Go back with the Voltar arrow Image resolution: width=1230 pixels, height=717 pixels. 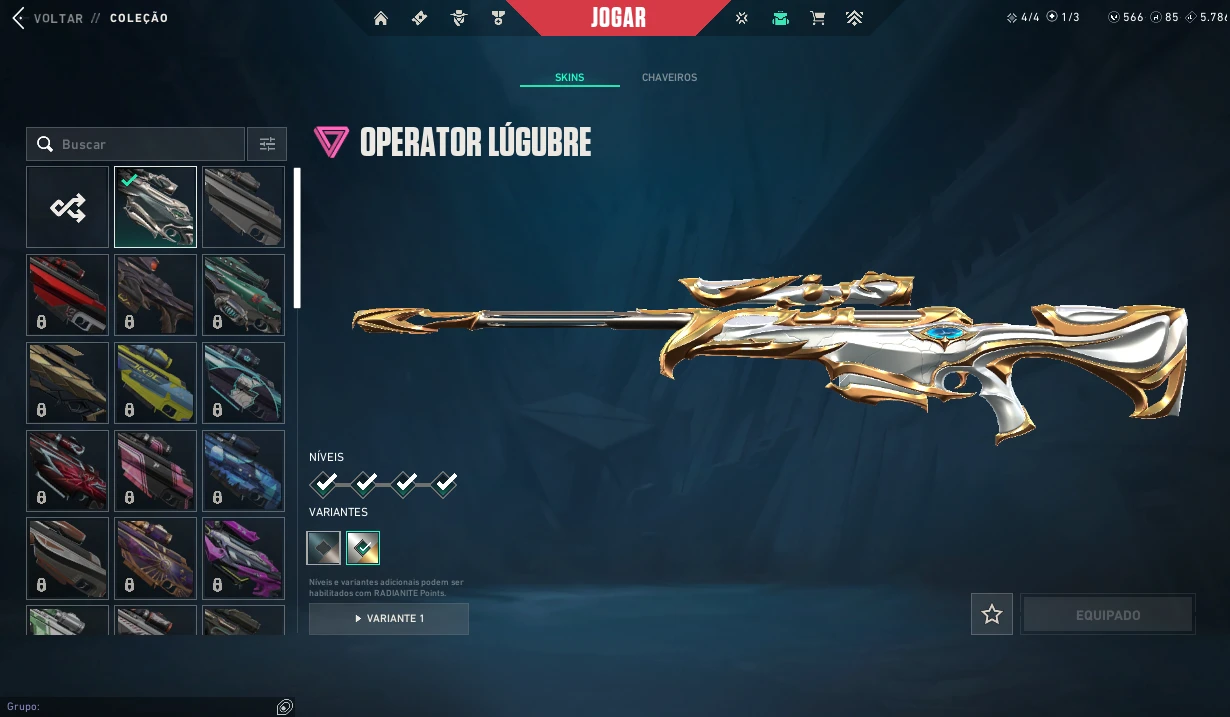click(18, 18)
